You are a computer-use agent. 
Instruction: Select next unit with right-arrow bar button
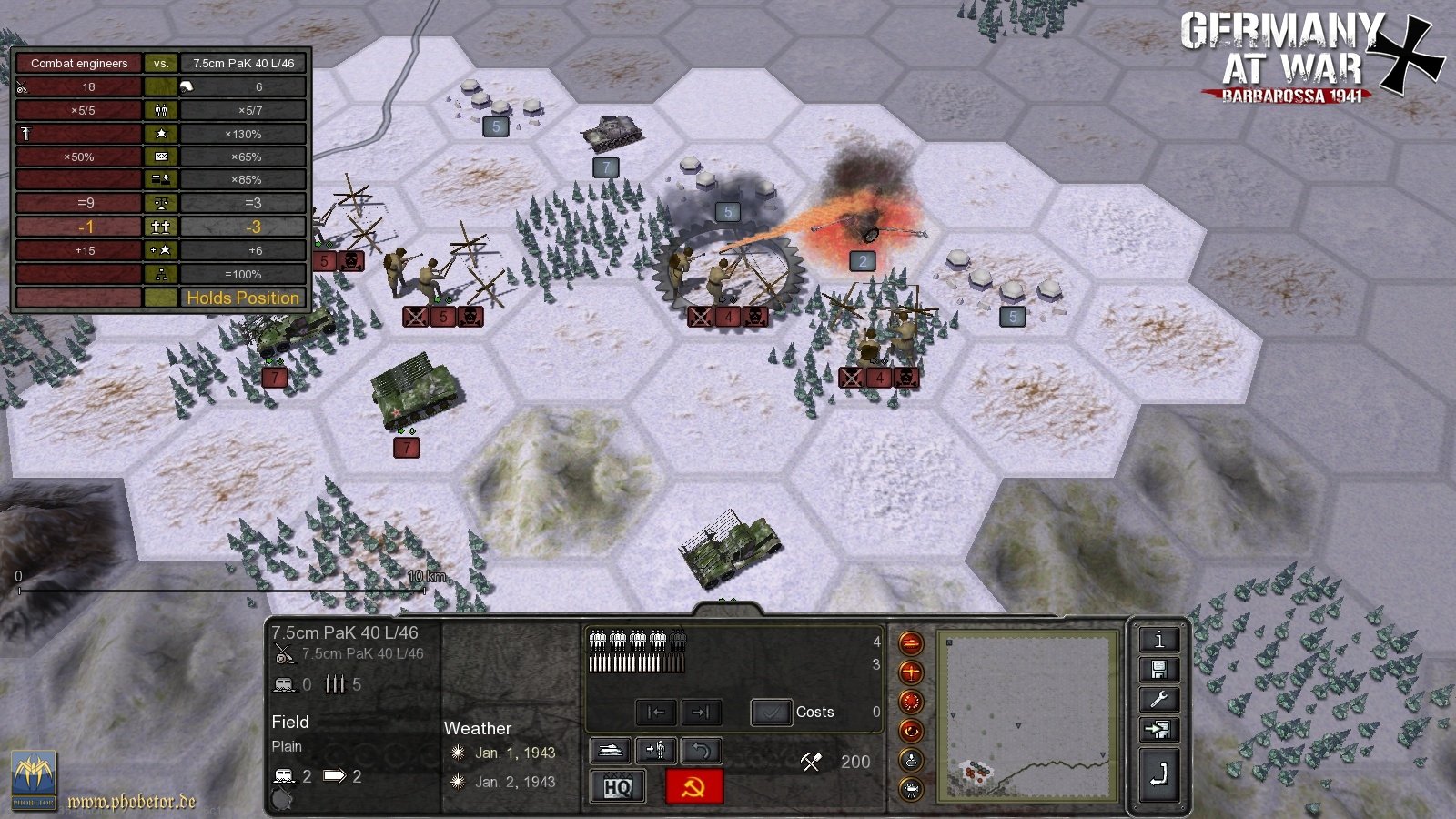coord(700,712)
